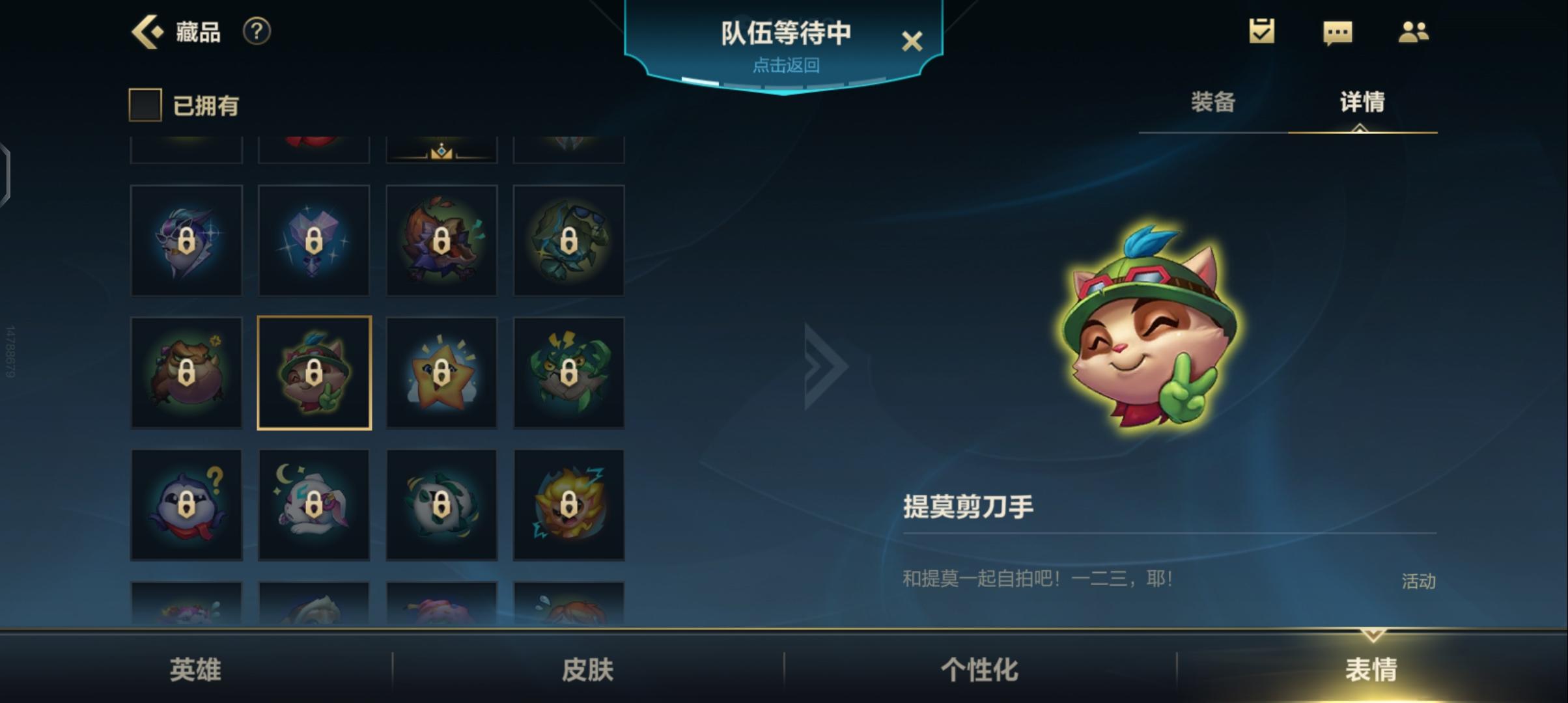Select the golden Poro lightning emote

(x=568, y=505)
